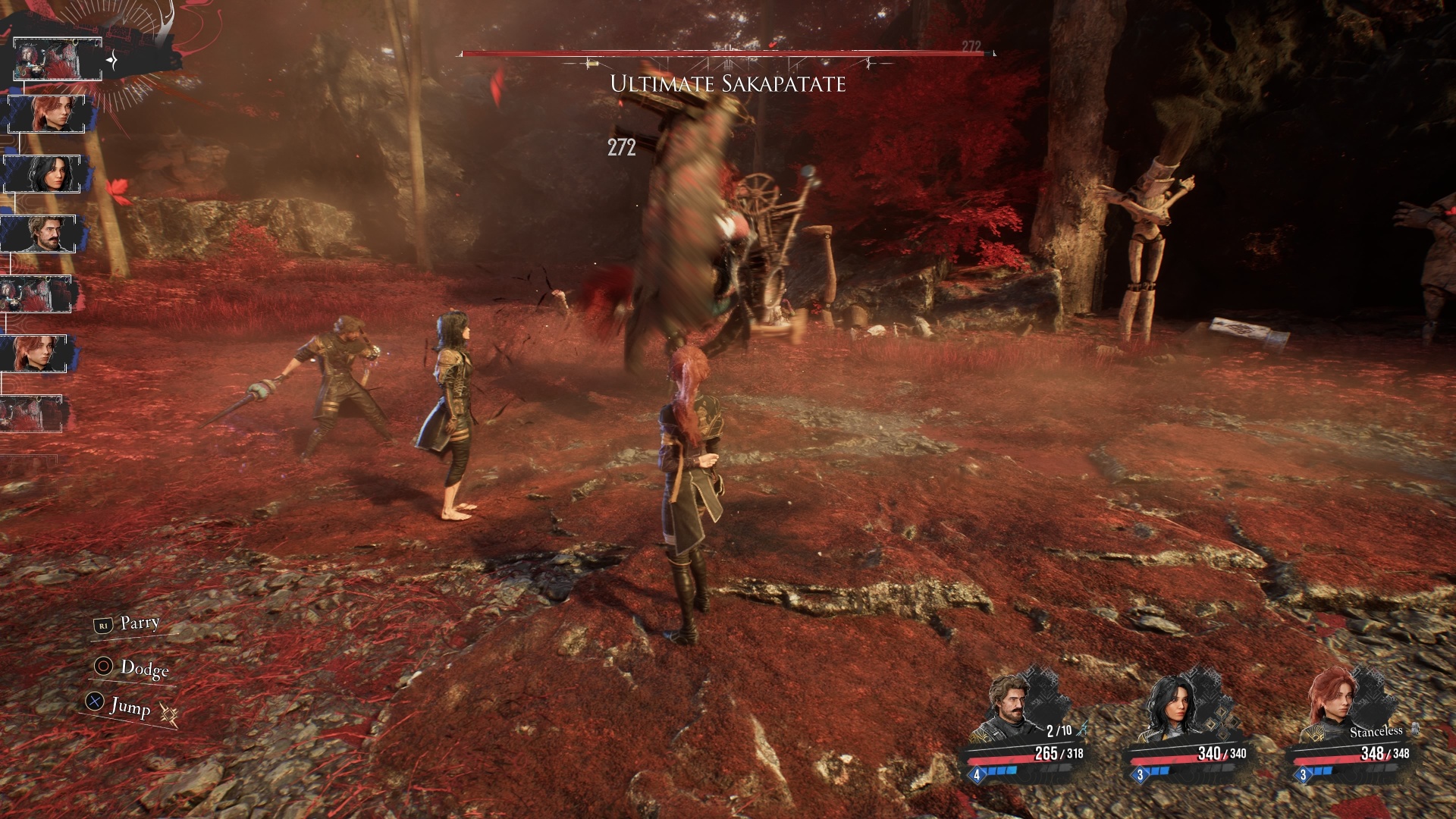The width and height of the screenshot is (1456, 819).
Task: Select the active enemy portrait heading the turn order
Action: (58, 59)
